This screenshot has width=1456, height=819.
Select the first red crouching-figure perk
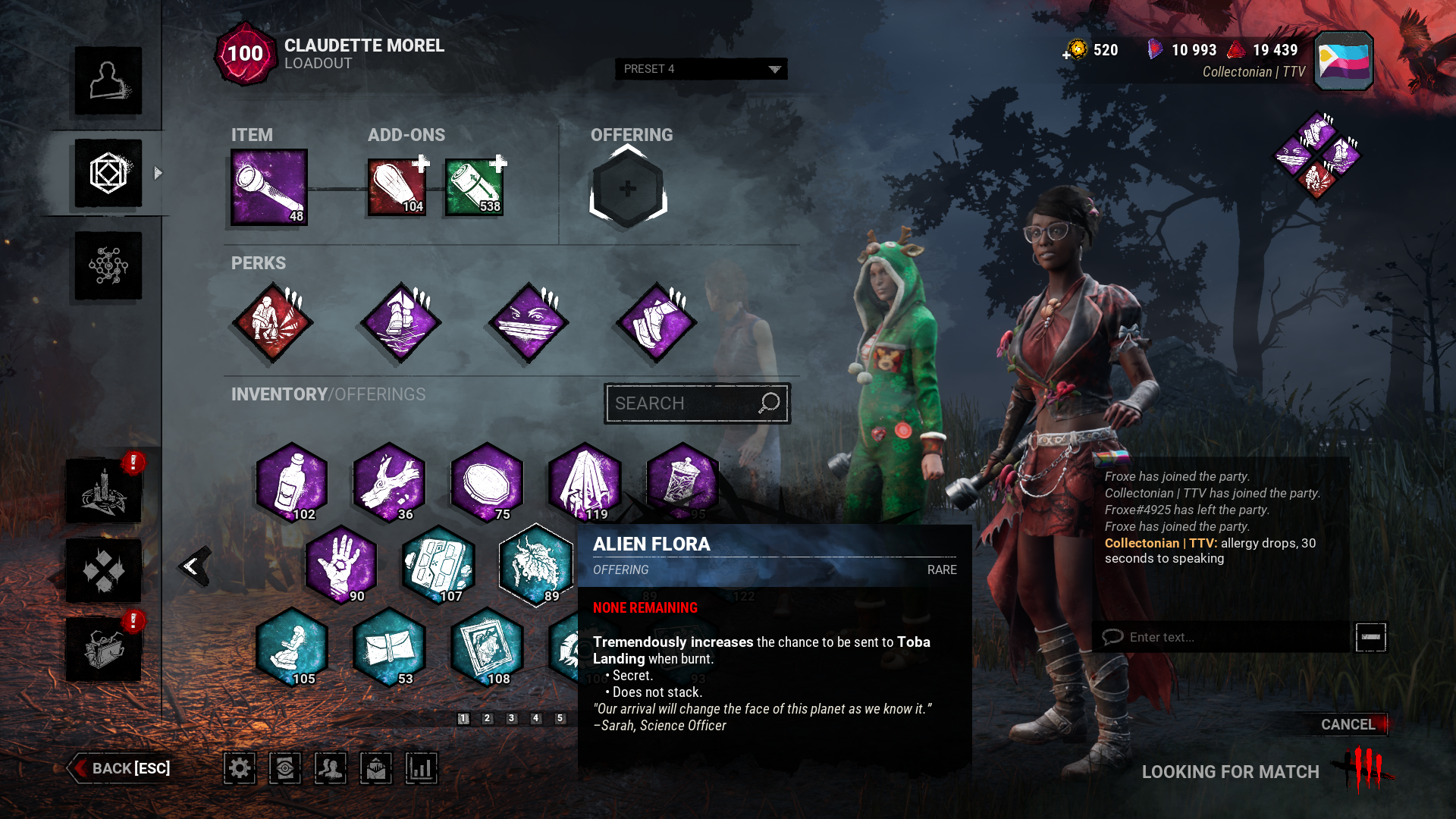(x=272, y=322)
